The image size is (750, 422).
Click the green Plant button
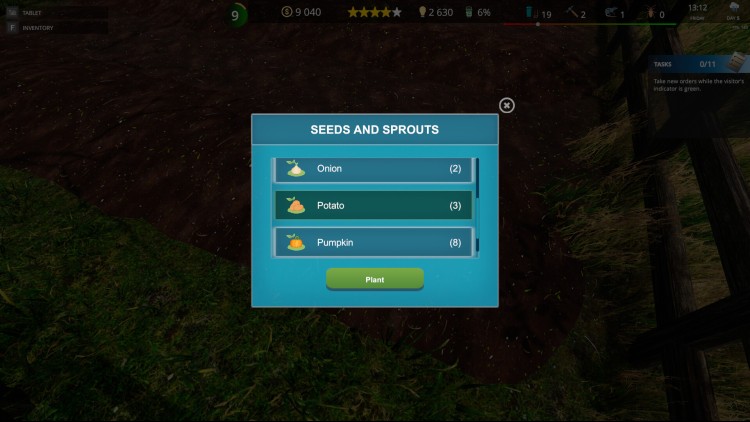click(x=374, y=279)
